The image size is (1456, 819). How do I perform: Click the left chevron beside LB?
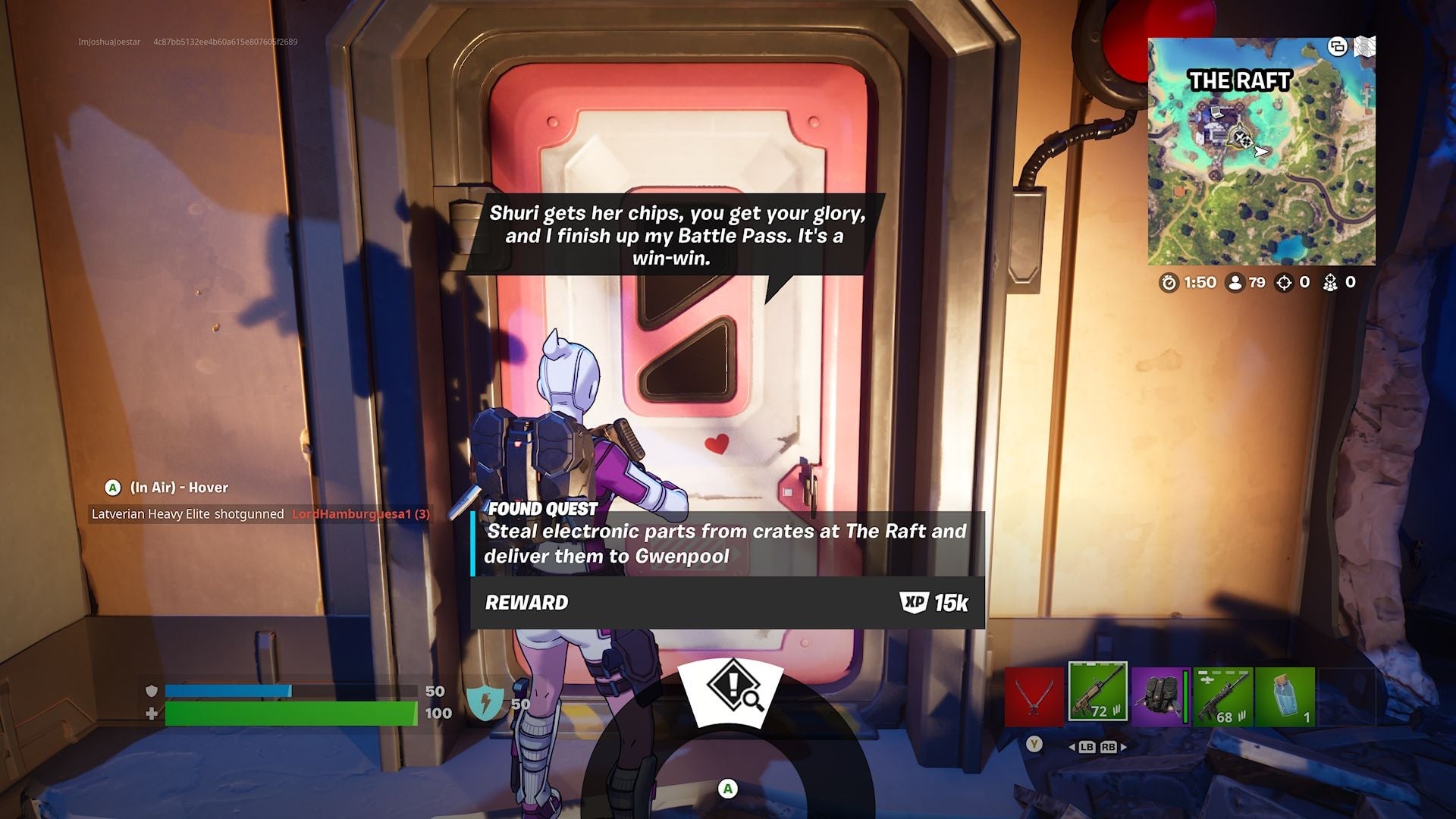click(1073, 747)
